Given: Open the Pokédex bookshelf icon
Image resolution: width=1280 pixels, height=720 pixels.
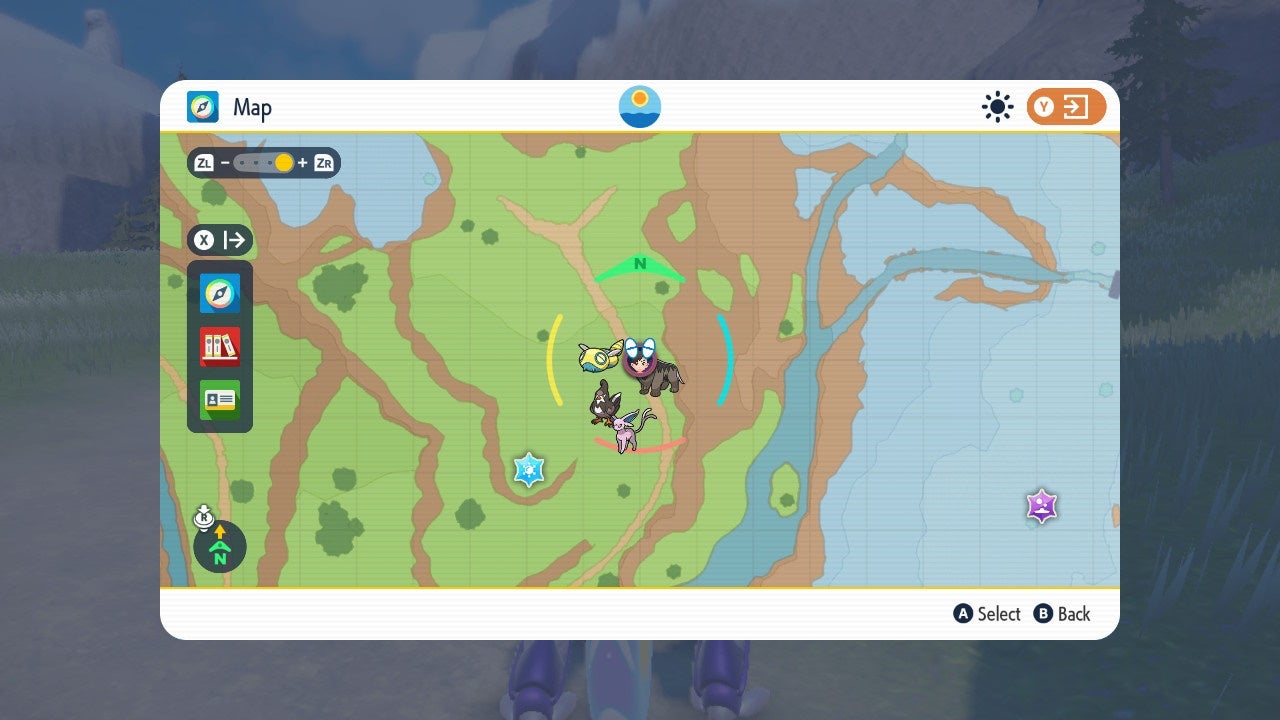Looking at the screenshot, I should coord(219,347).
